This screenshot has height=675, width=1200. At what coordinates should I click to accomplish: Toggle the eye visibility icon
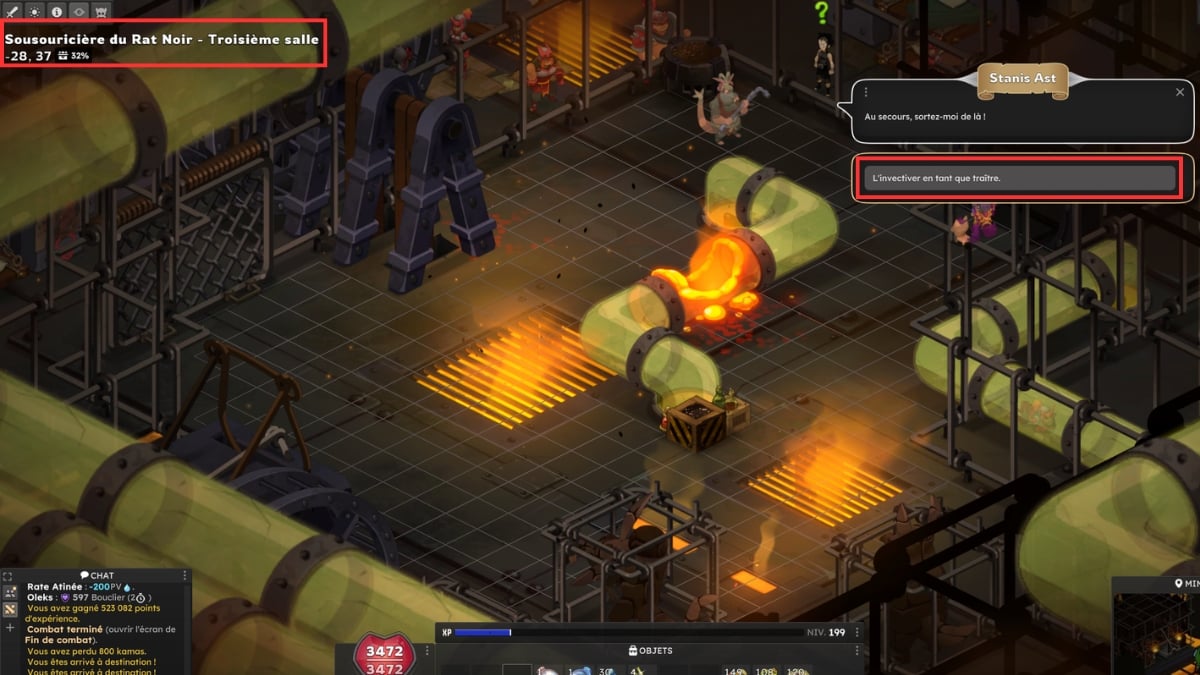79,12
